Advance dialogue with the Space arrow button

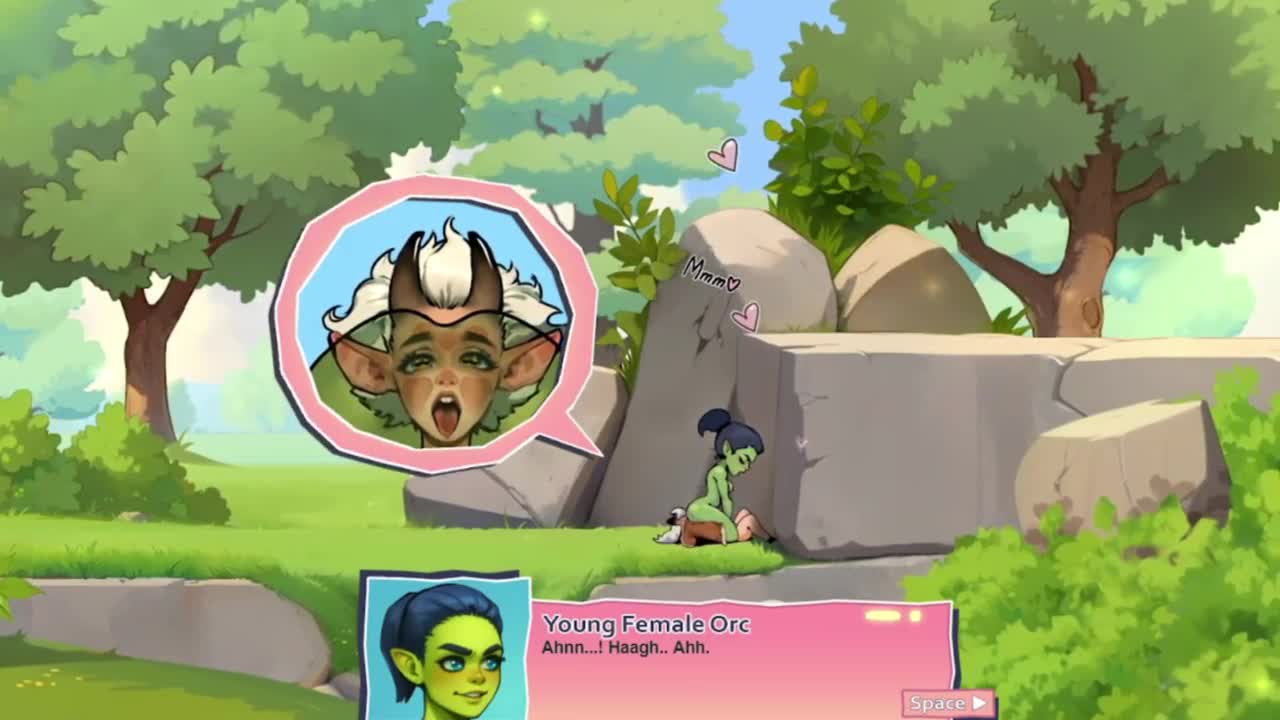coord(948,703)
